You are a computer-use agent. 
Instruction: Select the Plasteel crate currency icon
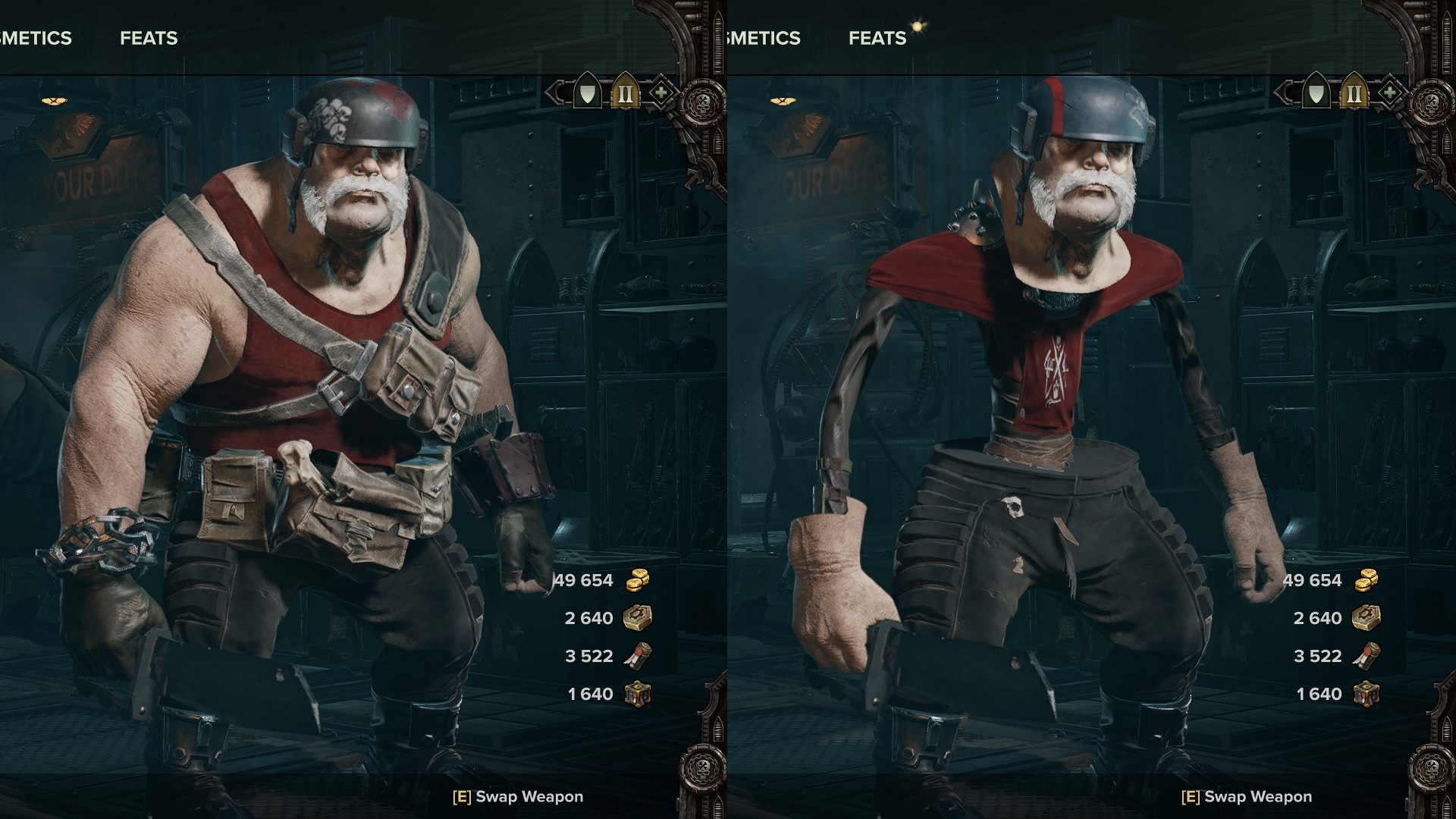638,618
